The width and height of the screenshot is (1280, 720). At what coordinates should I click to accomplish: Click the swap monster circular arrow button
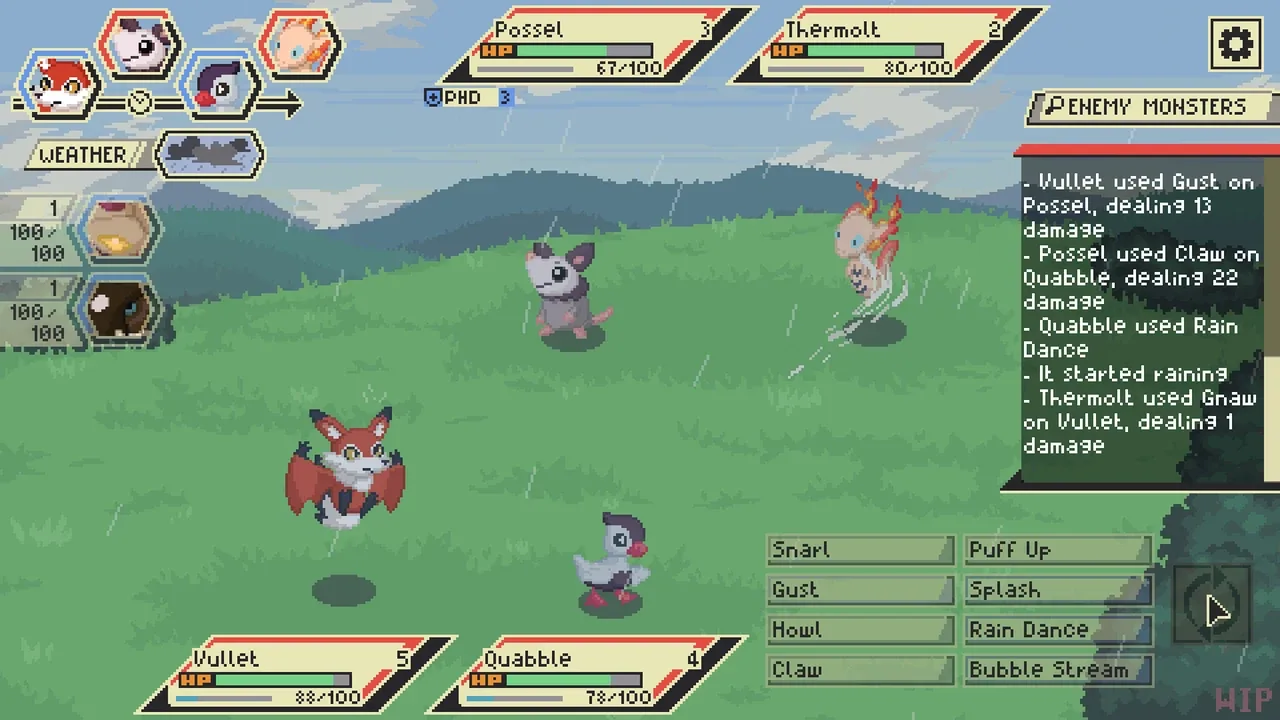(1211, 605)
